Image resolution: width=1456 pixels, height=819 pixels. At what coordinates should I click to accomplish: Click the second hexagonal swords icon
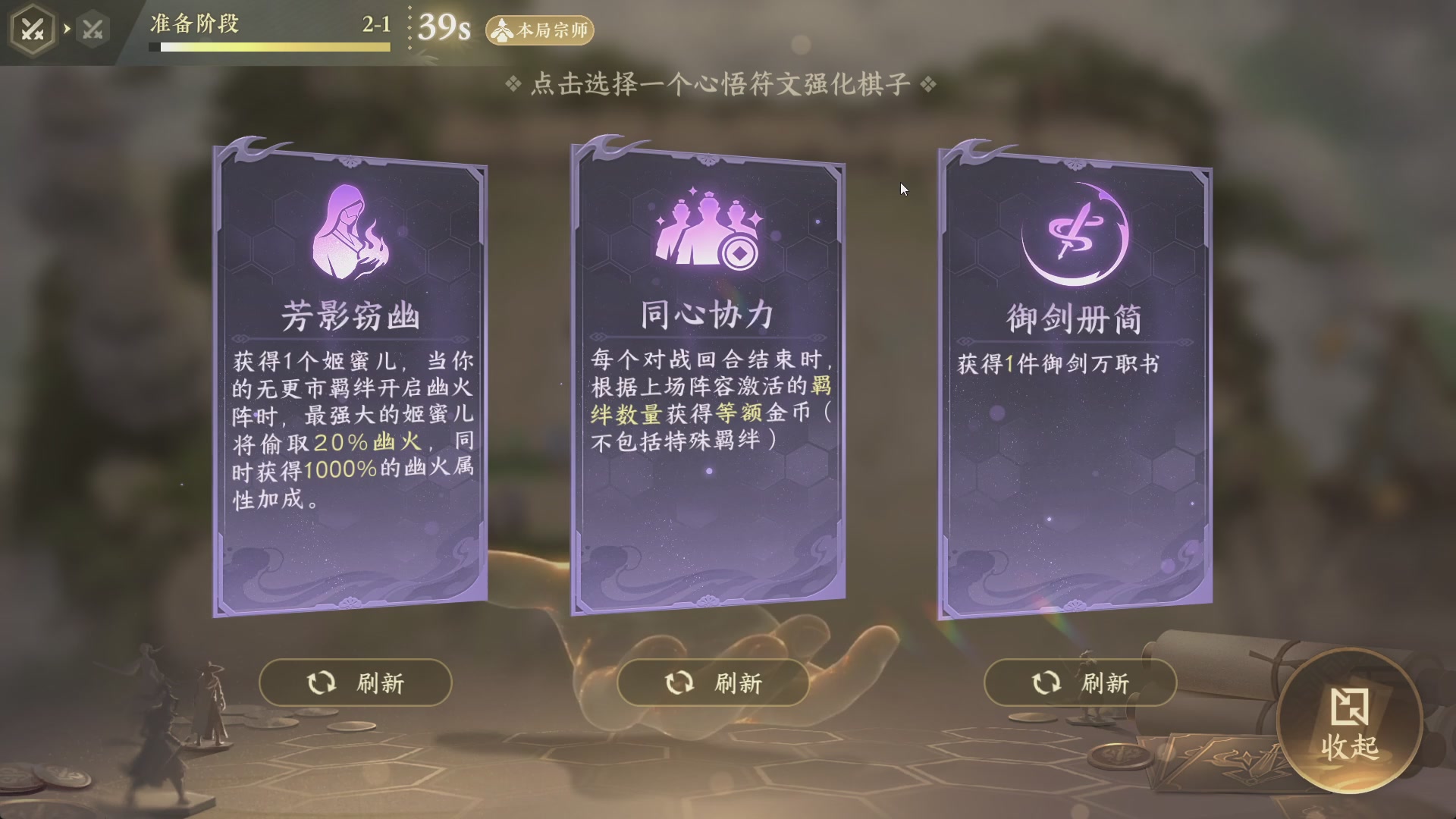(93, 28)
